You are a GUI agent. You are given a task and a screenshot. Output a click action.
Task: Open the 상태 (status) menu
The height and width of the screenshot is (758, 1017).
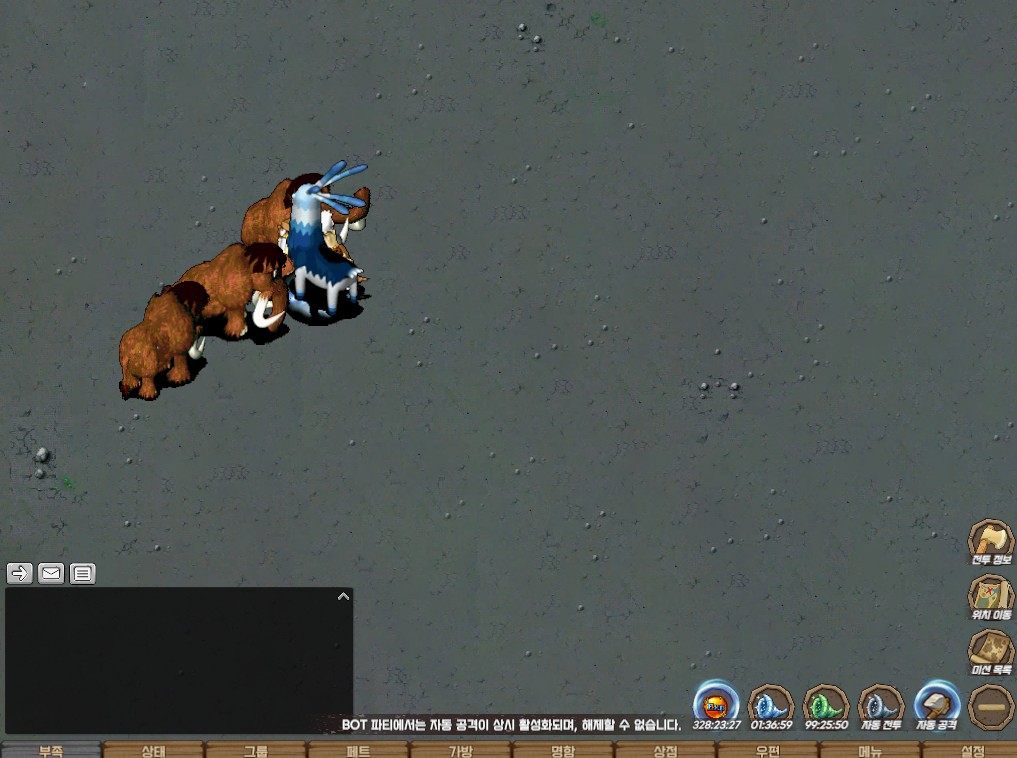[x=153, y=750]
